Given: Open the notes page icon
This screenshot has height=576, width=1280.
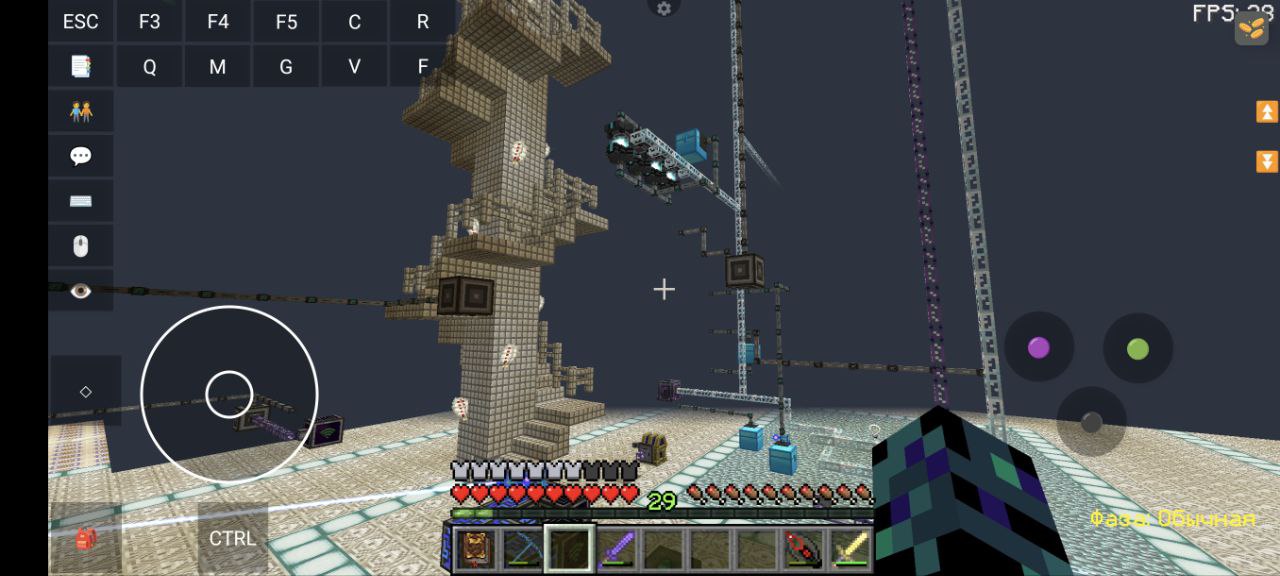Looking at the screenshot, I should (81, 67).
